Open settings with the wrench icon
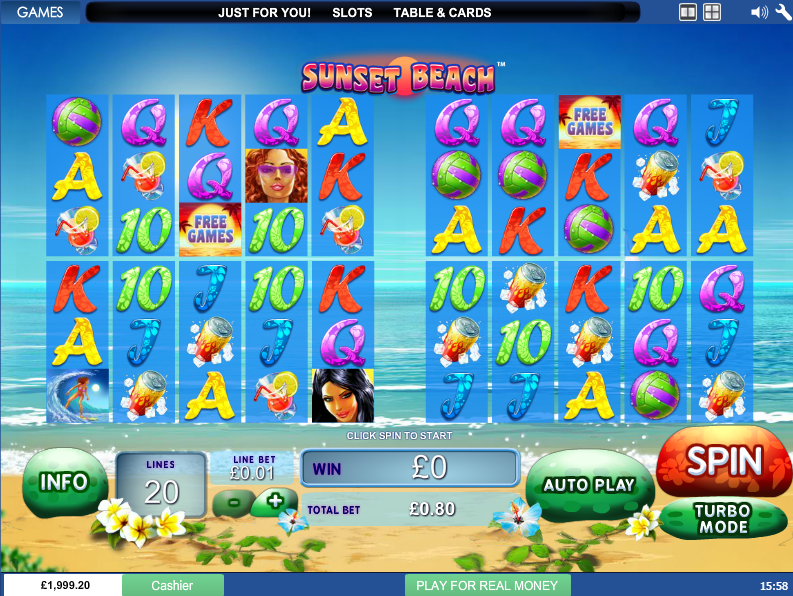793x596 pixels. [782, 13]
